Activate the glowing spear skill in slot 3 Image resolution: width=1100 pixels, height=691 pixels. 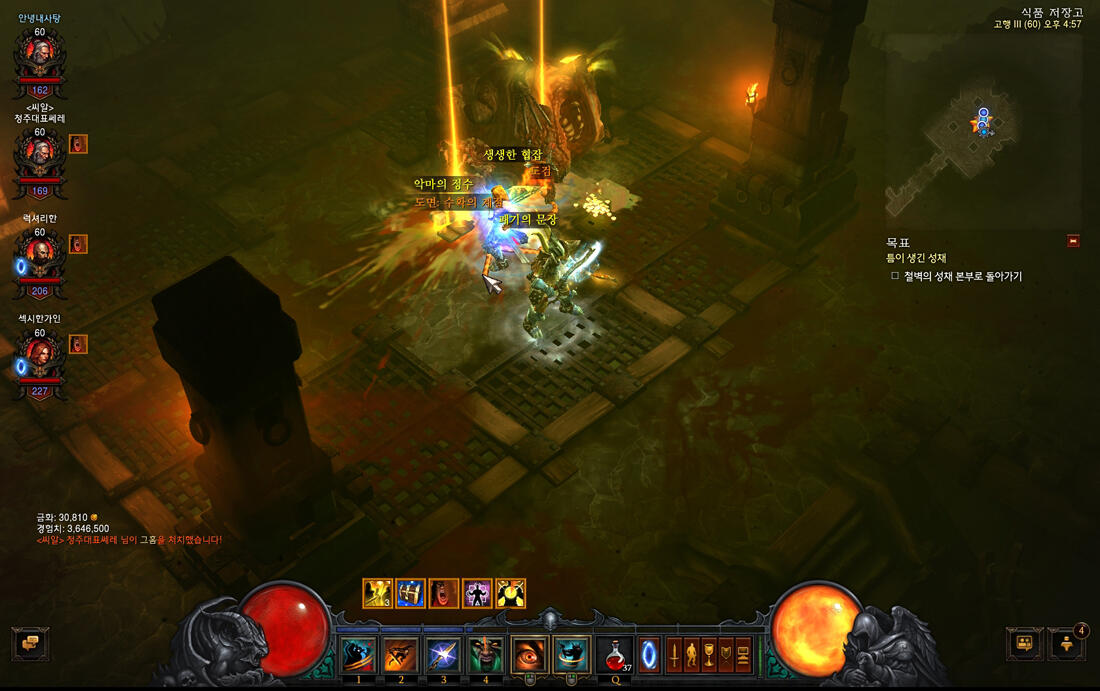444,655
